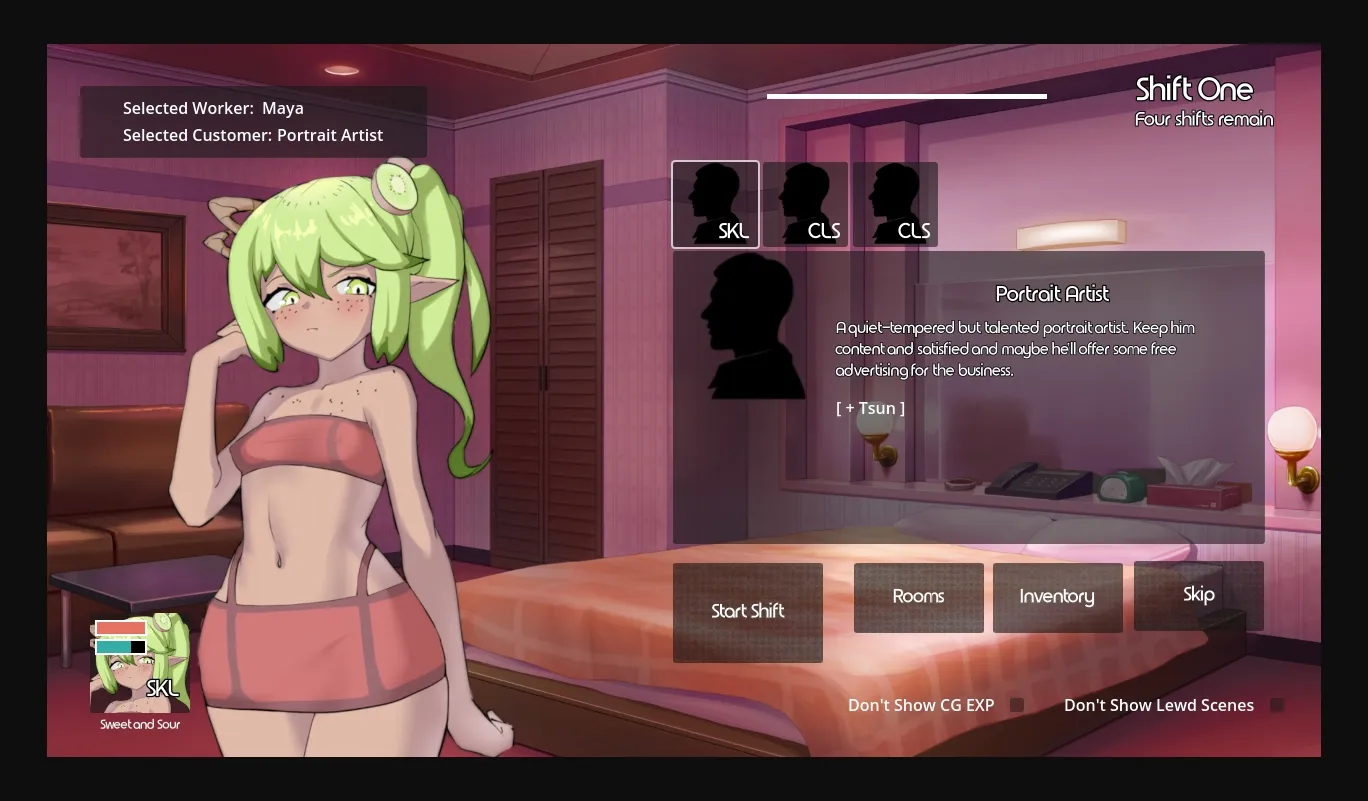Image resolution: width=1368 pixels, height=801 pixels.
Task: Click the Shift One heading
Action: click(1193, 90)
